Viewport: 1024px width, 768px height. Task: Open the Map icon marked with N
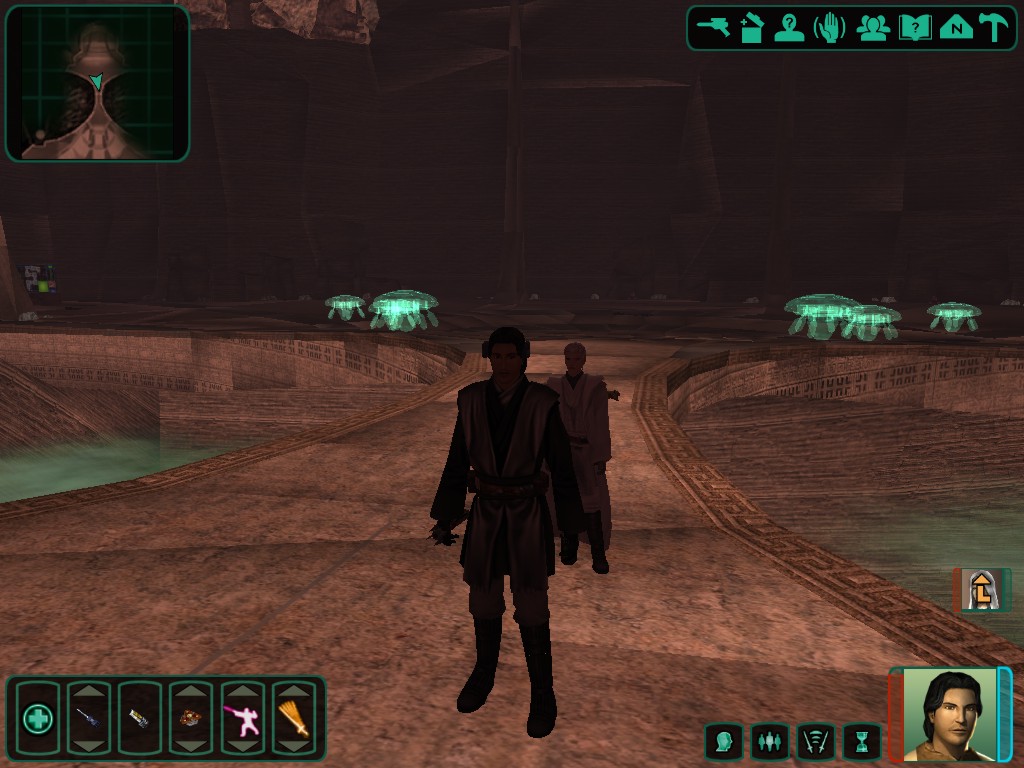[x=956, y=28]
